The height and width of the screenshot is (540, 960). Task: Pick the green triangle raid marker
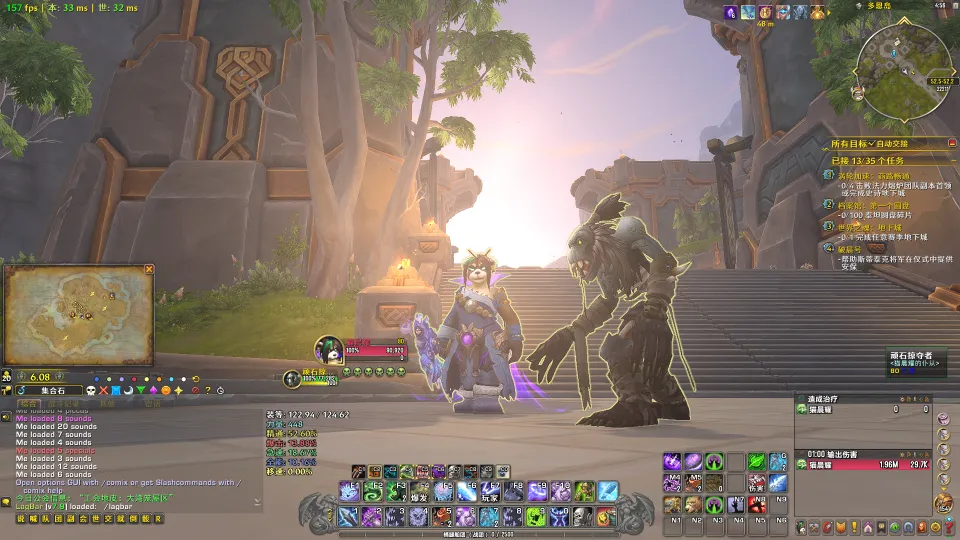pyautogui.click(x=140, y=390)
